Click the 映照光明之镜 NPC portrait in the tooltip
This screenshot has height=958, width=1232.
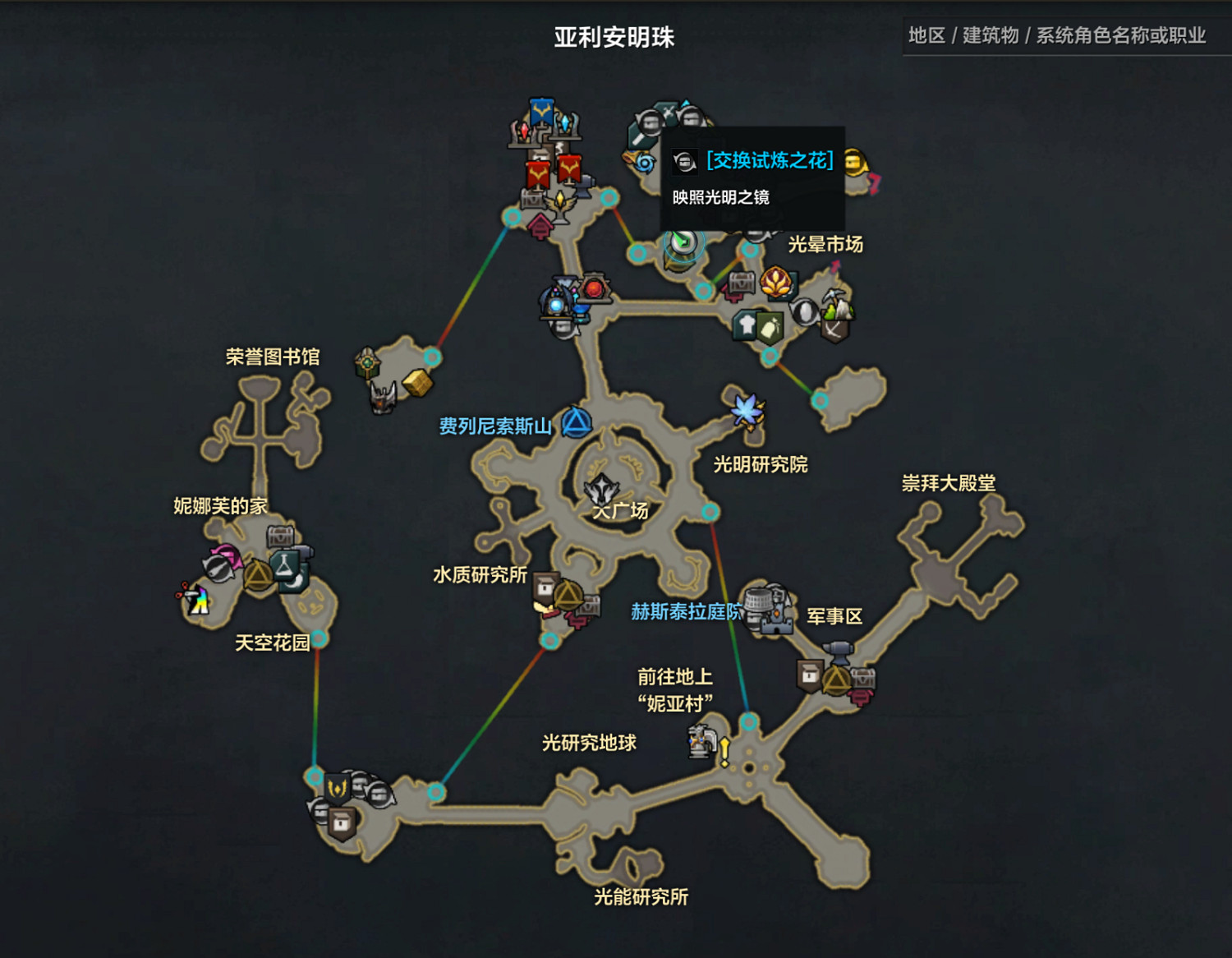tap(683, 162)
